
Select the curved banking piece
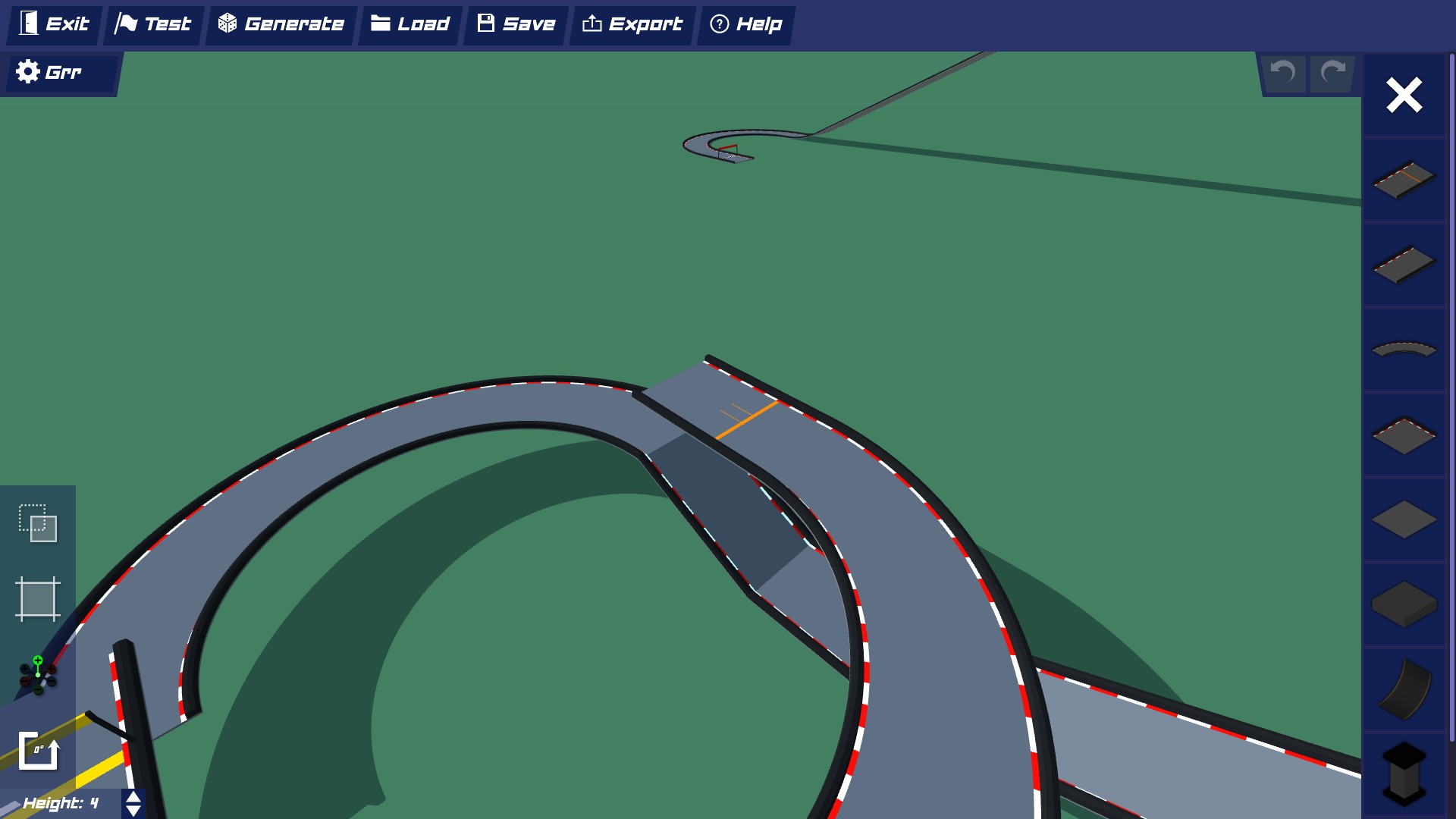[x=1403, y=689]
